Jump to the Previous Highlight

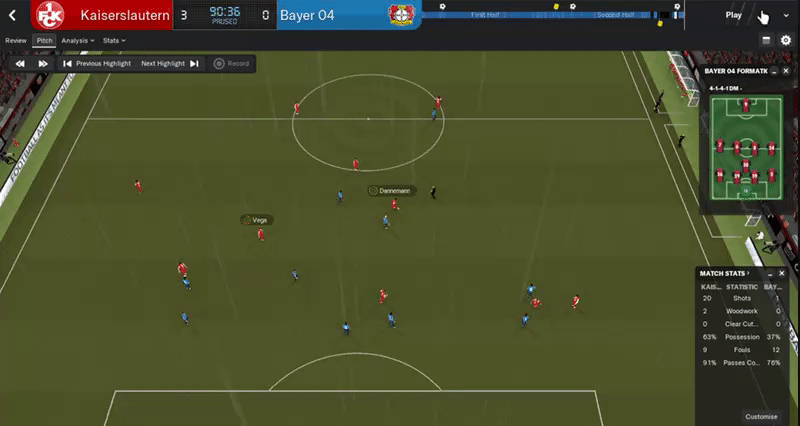tap(97, 64)
